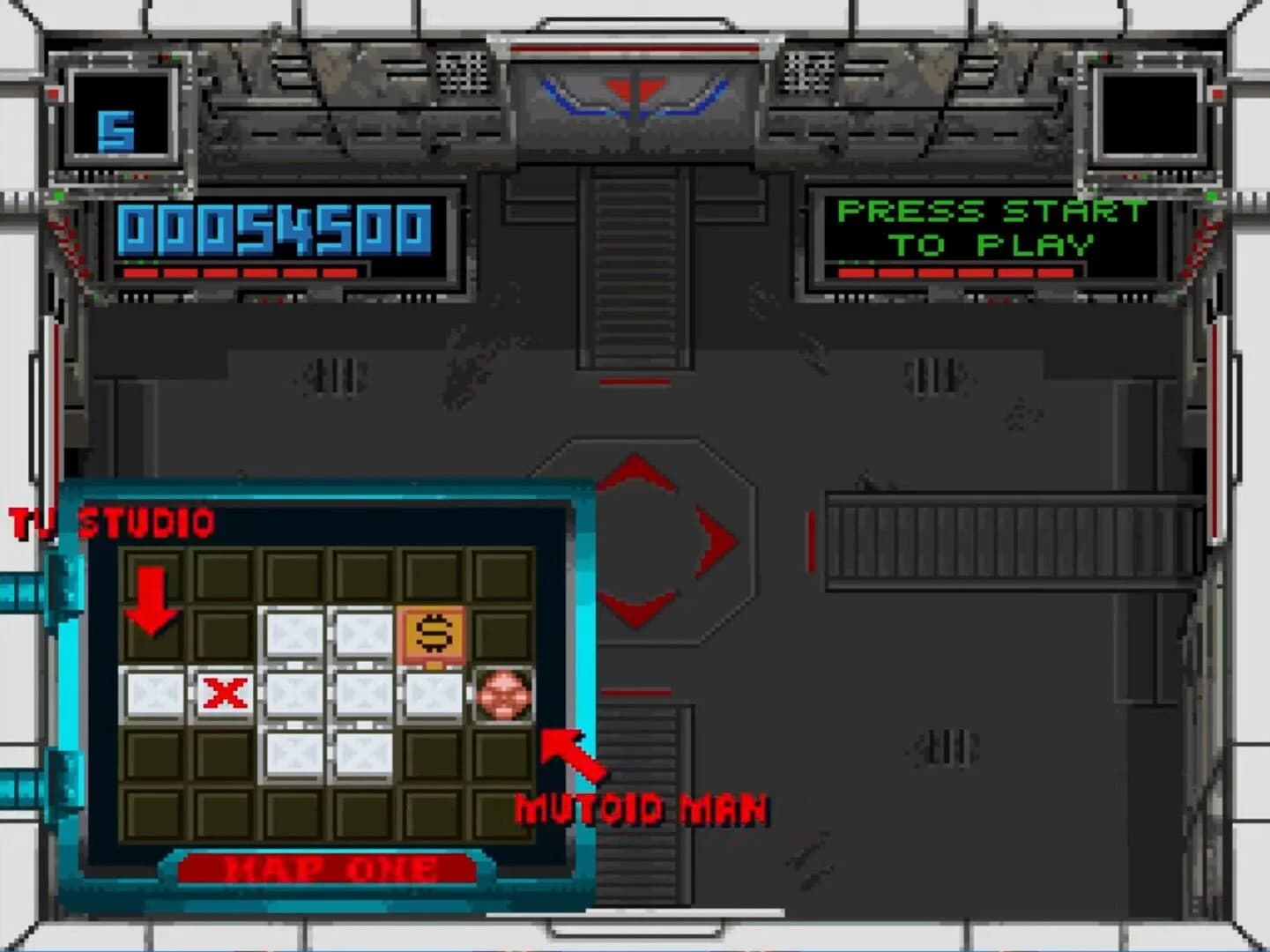Click the red arrow pointing at Mutoid Man
Image resolution: width=1270 pixels, height=952 pixels.
pyautogui.click(x=577, y=756)
